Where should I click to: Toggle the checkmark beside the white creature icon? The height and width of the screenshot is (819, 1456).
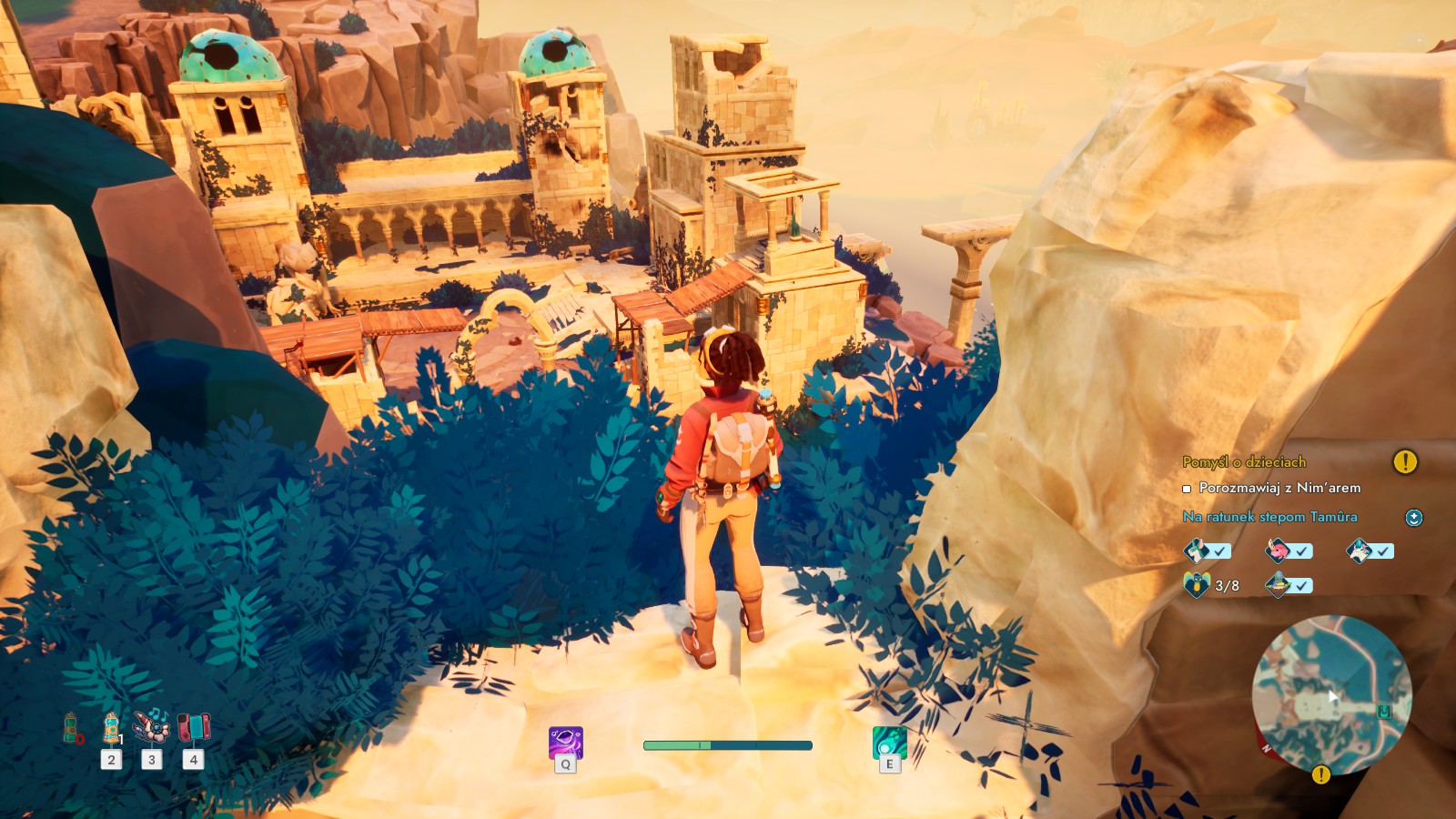tap(1381, 551)
